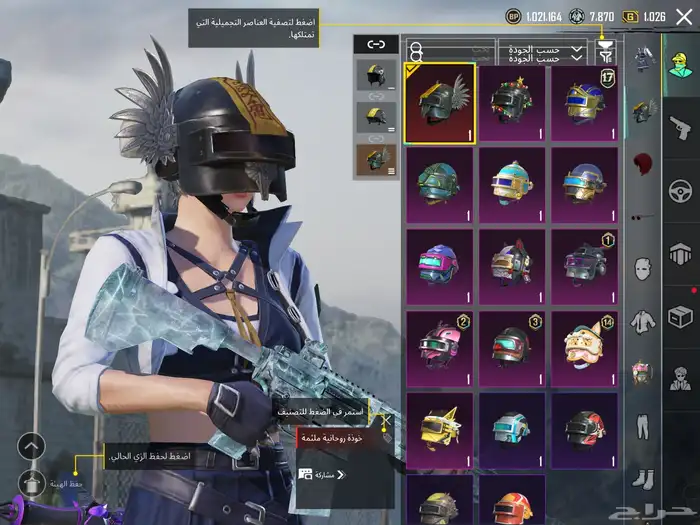Switch to the supply crate category
Image resolution: width=700 pixels, height=525 pixels.
(680, 317)
